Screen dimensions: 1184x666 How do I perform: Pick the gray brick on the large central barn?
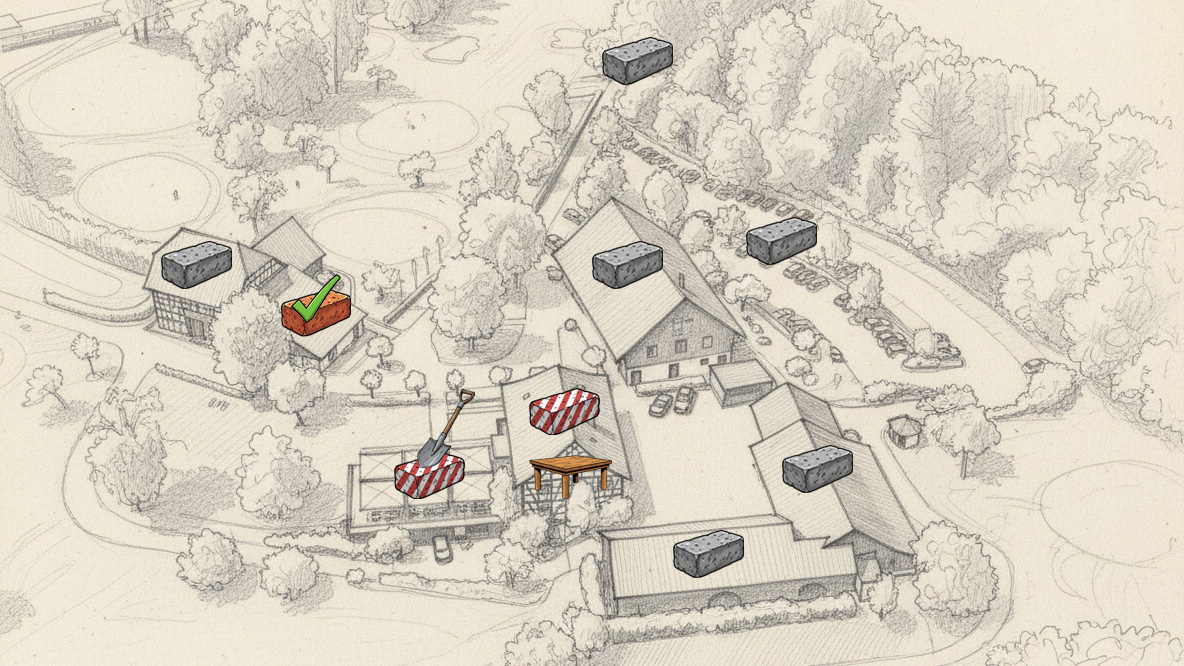point(627,265)
